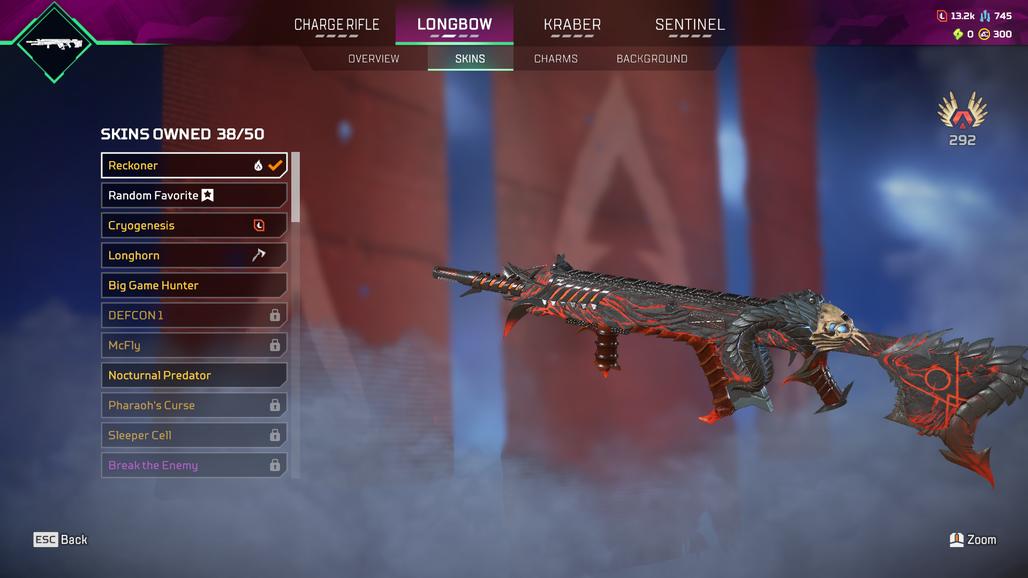Preview the Break the Enemy skin

click(x=194, y=465)
